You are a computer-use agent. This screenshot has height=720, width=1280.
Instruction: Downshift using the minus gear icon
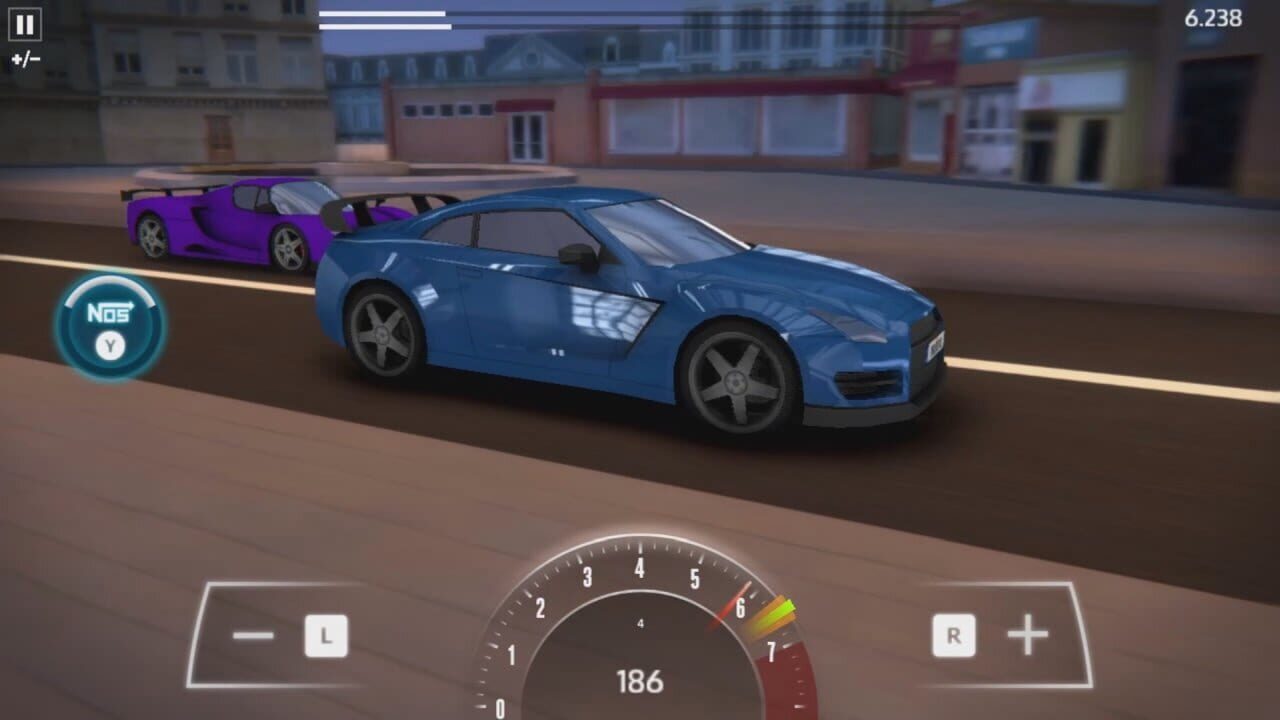tap(254, 634)
